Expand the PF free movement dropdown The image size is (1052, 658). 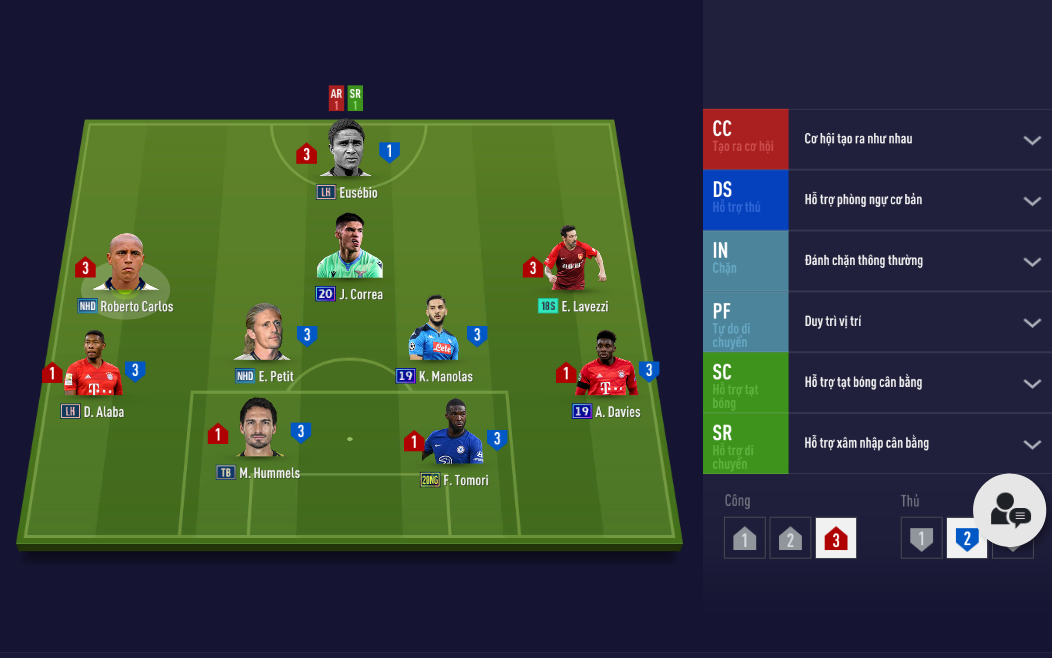1032,323
